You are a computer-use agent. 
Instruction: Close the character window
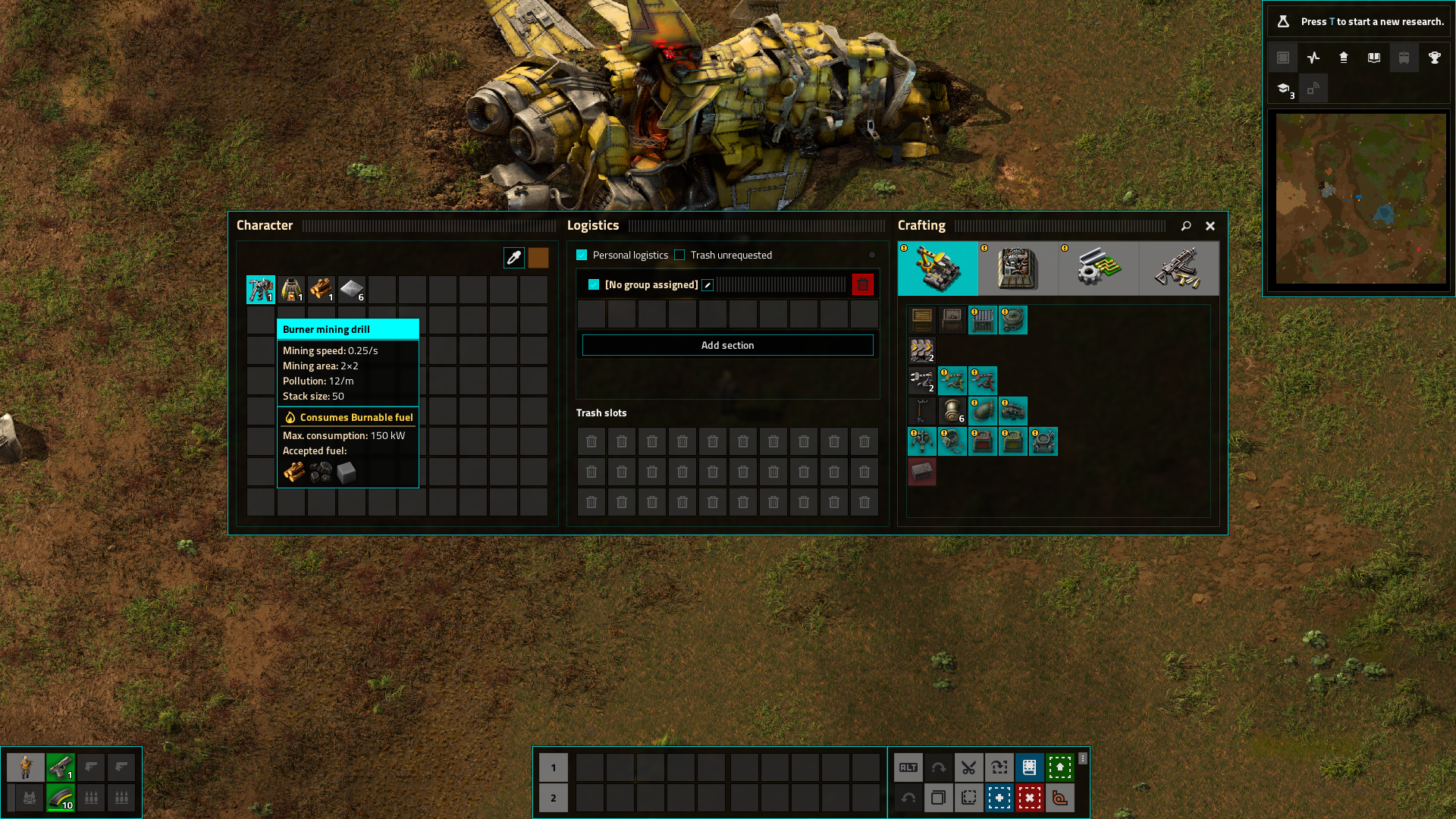(1210, 226)
